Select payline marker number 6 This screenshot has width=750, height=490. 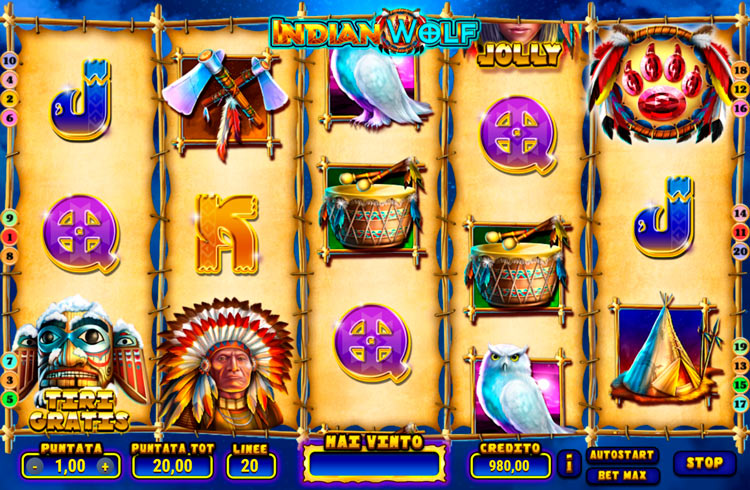10,117
